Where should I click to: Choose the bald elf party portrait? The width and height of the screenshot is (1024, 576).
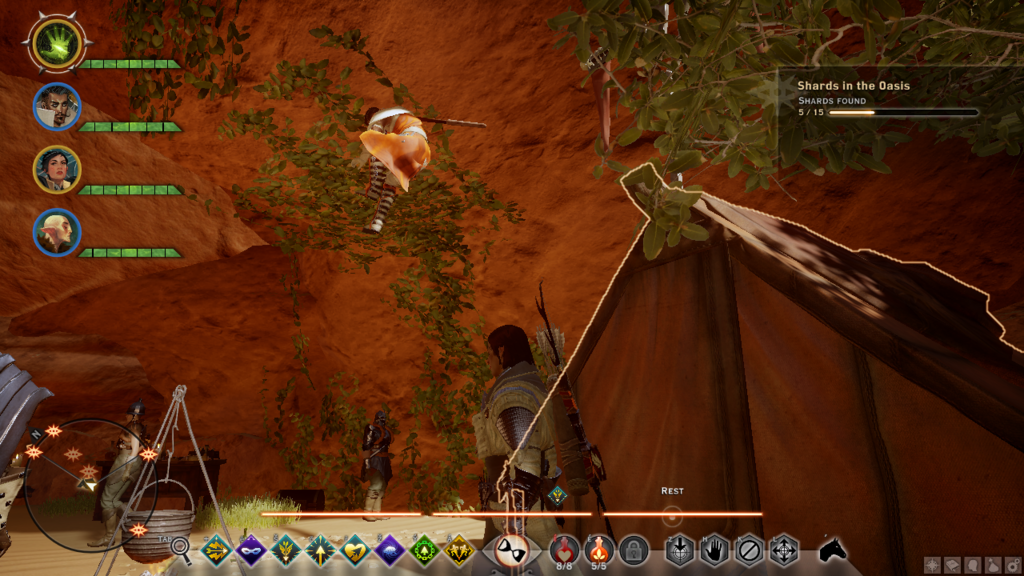pos(56,232)
